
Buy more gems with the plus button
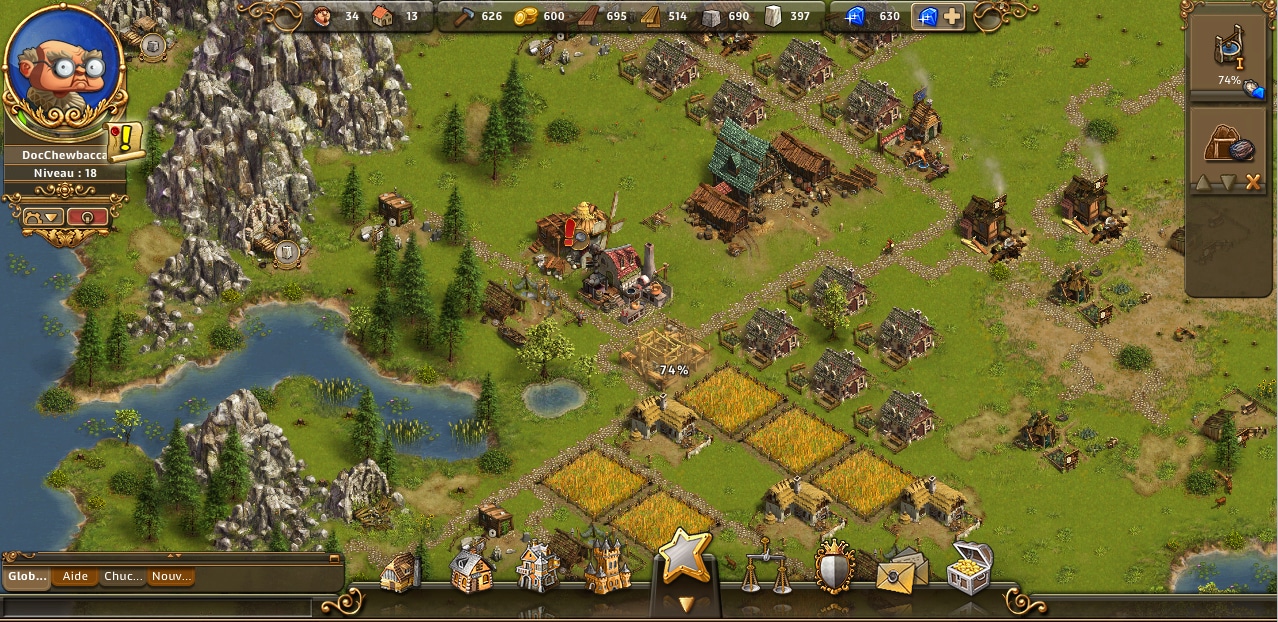coord(951,16)
